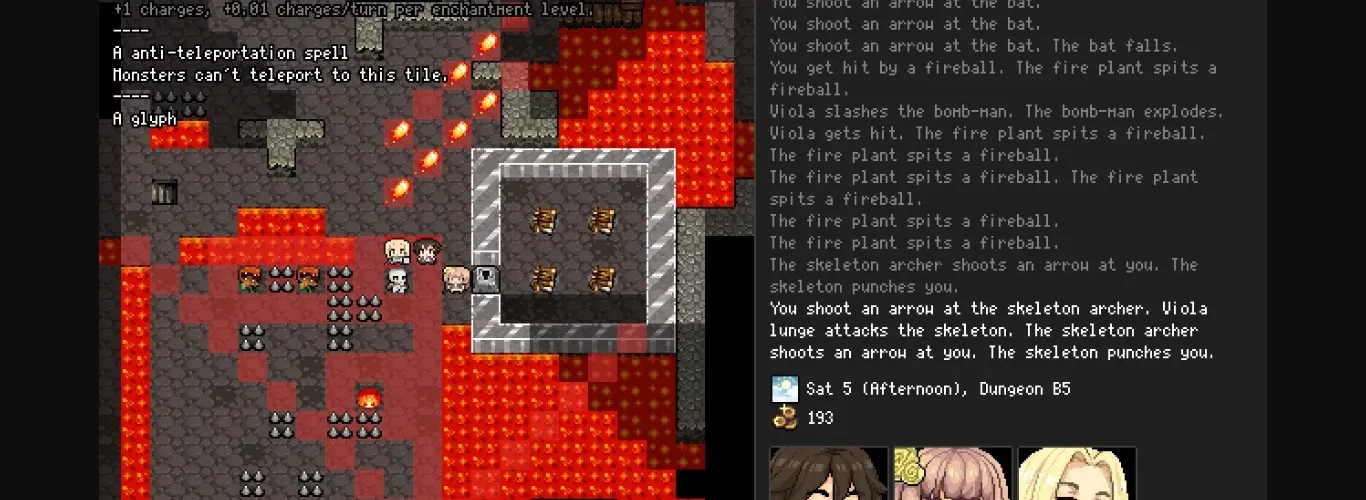Select the brown-haired party member portrait
Image resolution: width=1366 pixels, height=500 pixels.
[x=828, y=474]
